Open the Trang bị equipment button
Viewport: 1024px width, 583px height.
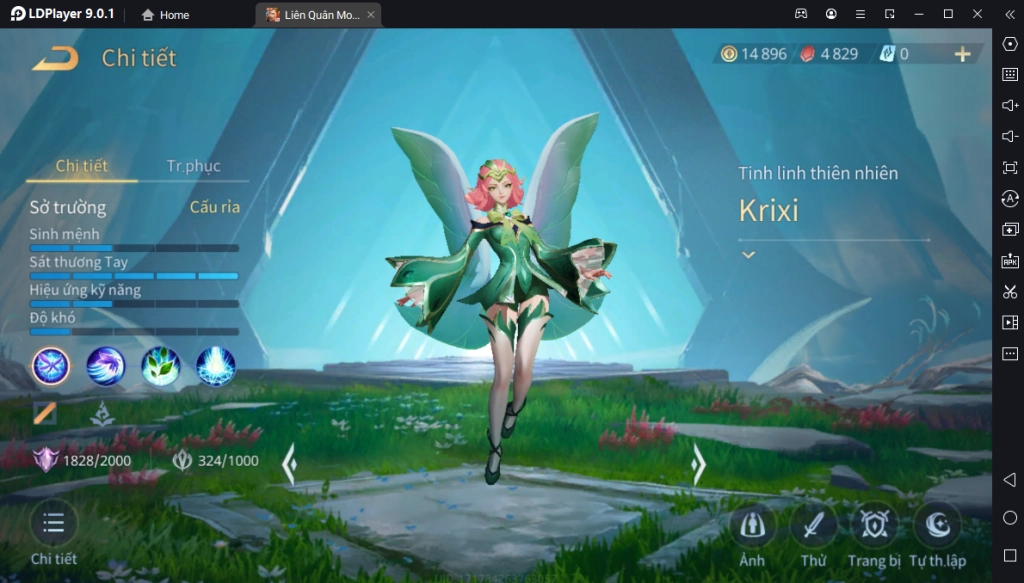(874, 526)
